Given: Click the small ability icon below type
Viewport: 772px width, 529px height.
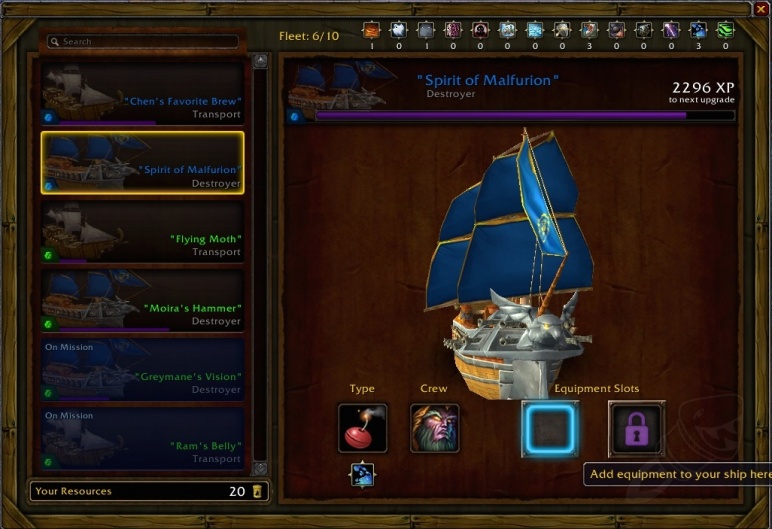Looking at the screenshot, I should point(362,473).
